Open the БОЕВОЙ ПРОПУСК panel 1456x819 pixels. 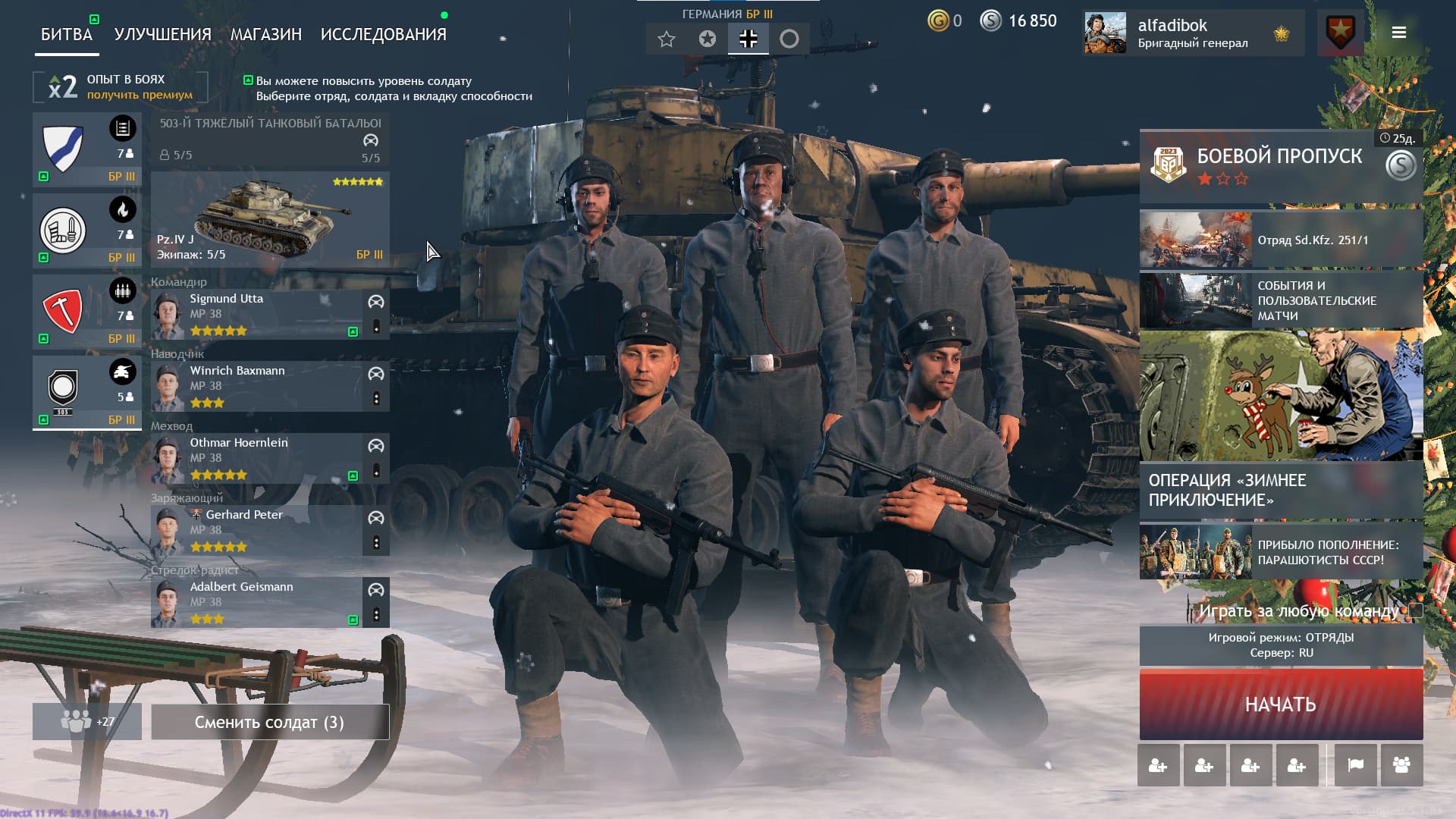pyautogui.click(x=1281, y=165)
